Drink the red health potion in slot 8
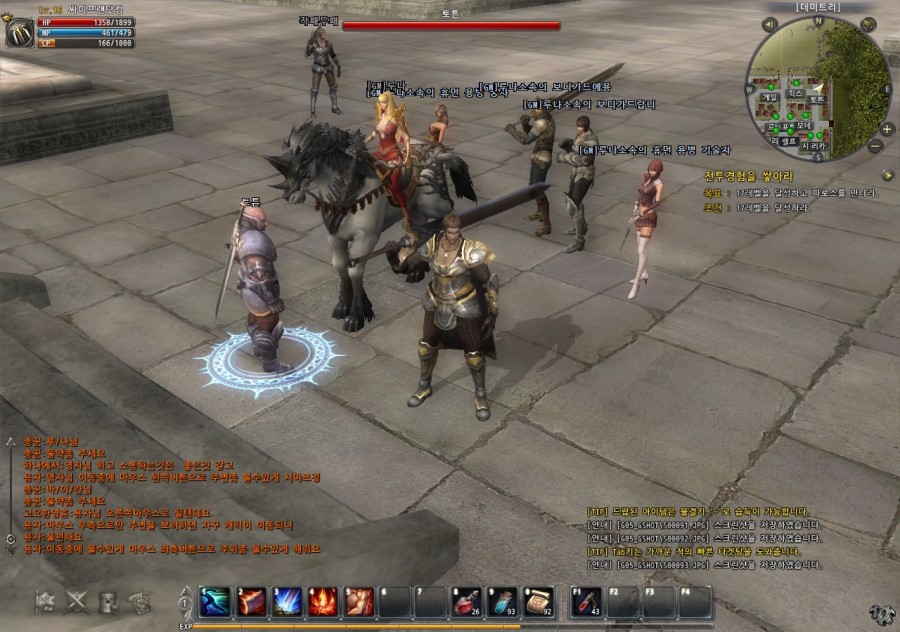 [x=467, y=601]
